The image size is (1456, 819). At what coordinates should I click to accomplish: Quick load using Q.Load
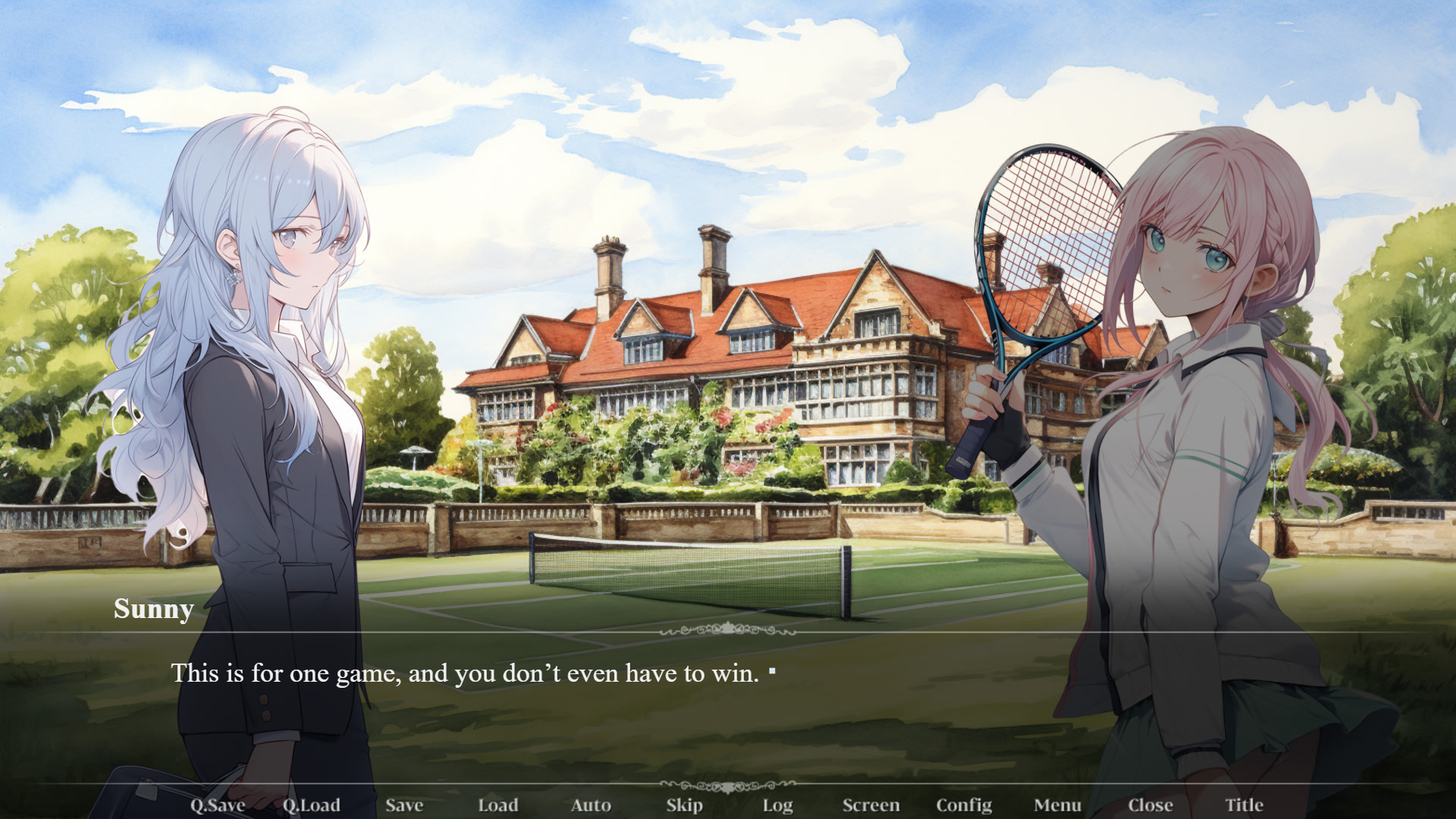click(x=311, y=805)
